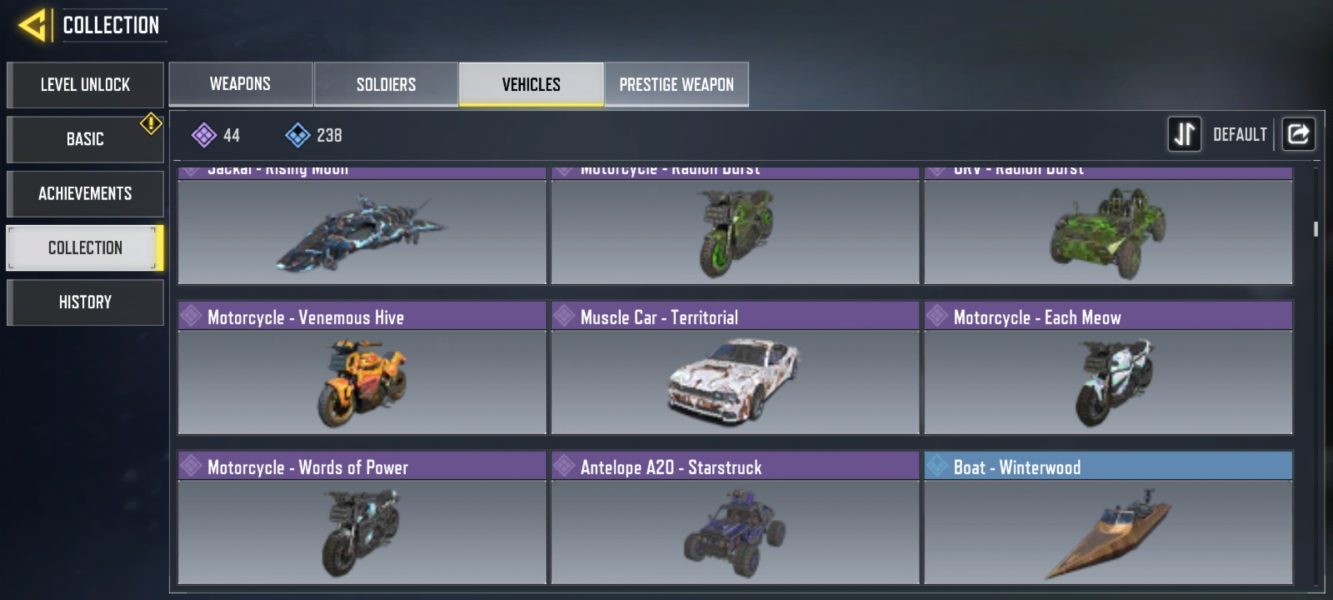The image size is (1333, 600).
Task: Open the Motorcycle - Each Meow card
Action: click(1108, 368)
